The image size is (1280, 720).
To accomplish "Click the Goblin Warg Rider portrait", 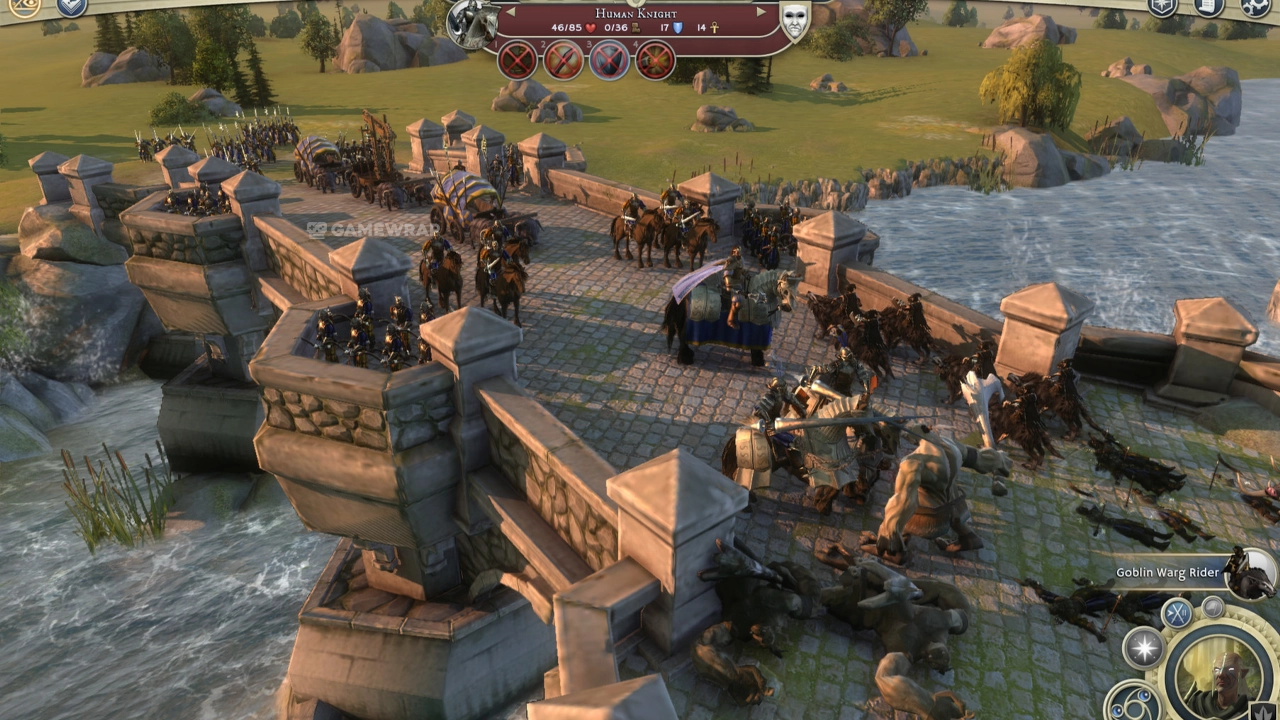I will click(1251, 572).
